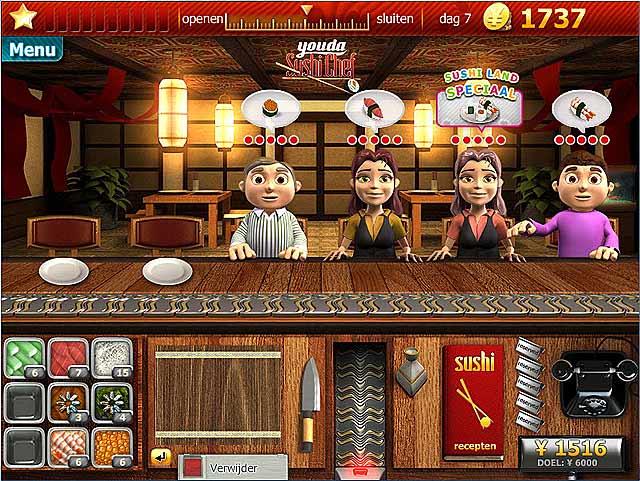The image size is (640, 481).
Task: Click the Verwijder remove button
Action: click(233, 467)
